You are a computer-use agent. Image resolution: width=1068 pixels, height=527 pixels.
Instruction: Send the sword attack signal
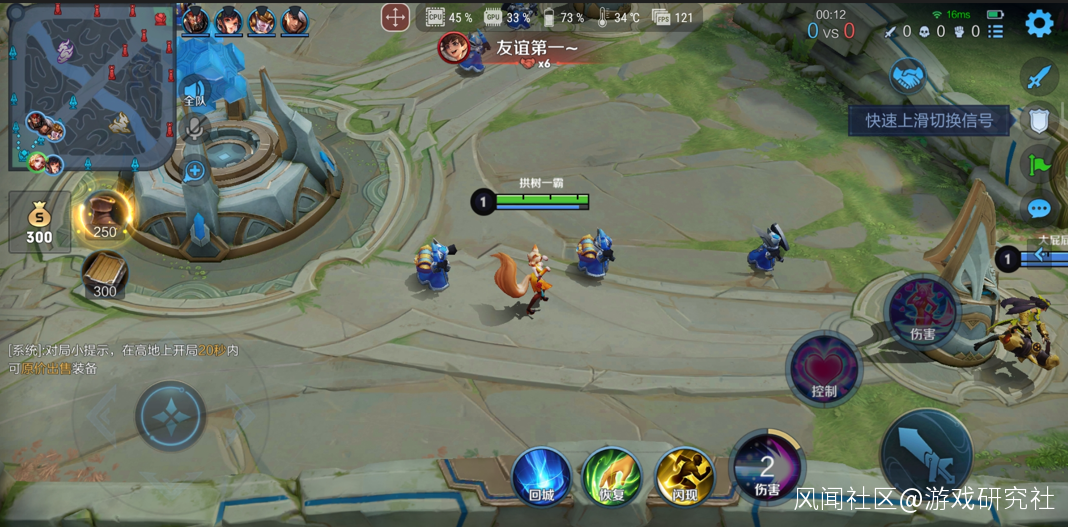coord(1040,76)
